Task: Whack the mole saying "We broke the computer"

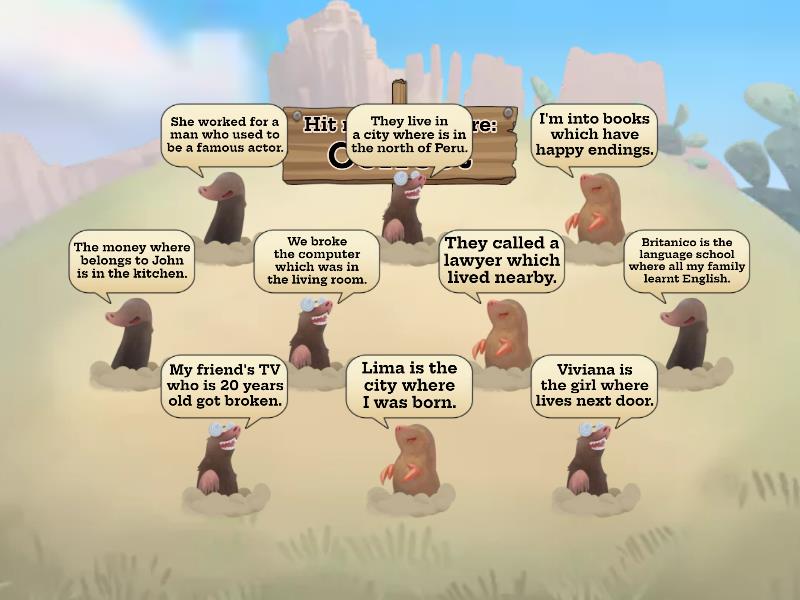Action: [x=312, y=332]
